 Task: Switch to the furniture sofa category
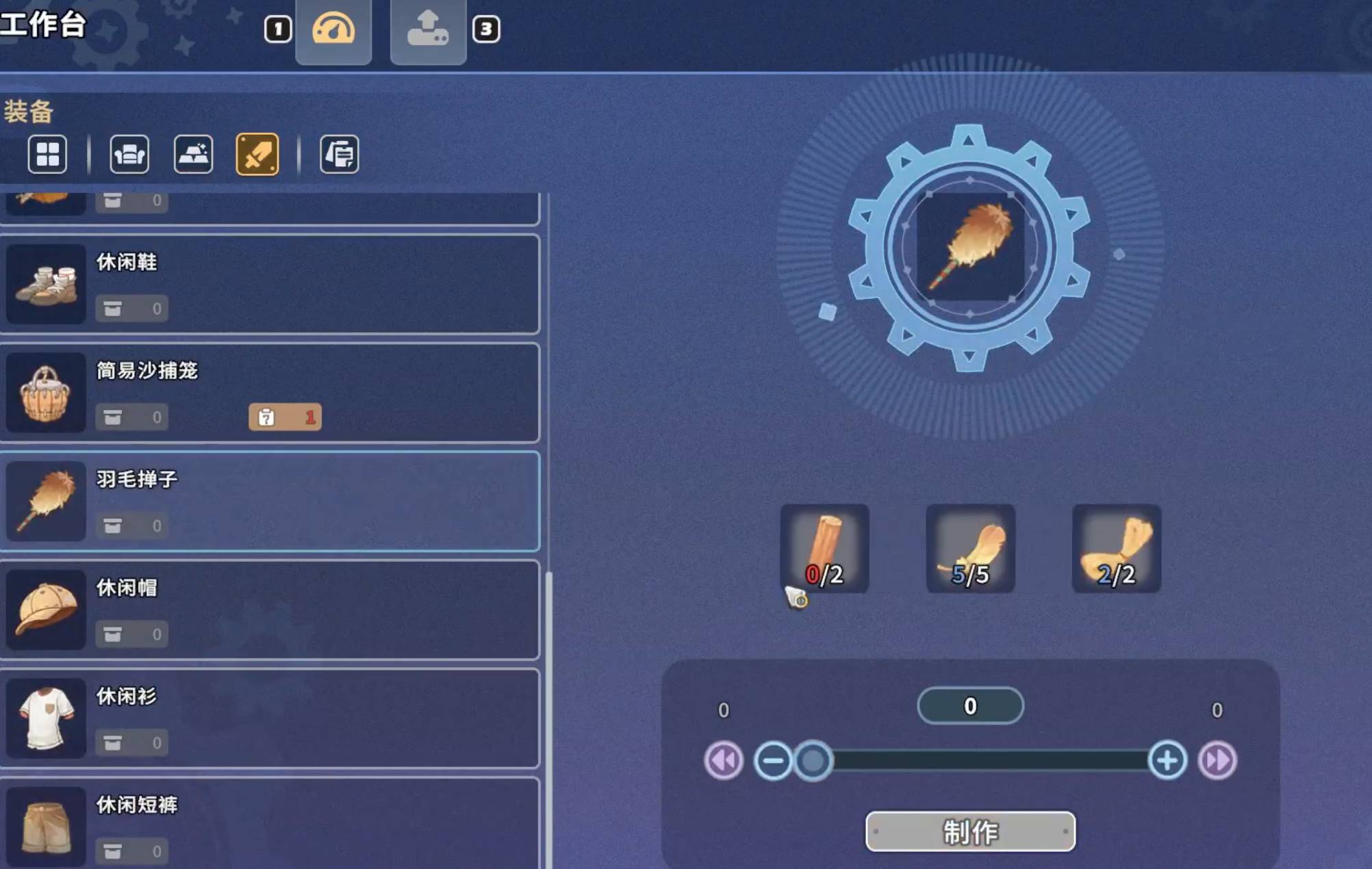[x=129, y=154]
